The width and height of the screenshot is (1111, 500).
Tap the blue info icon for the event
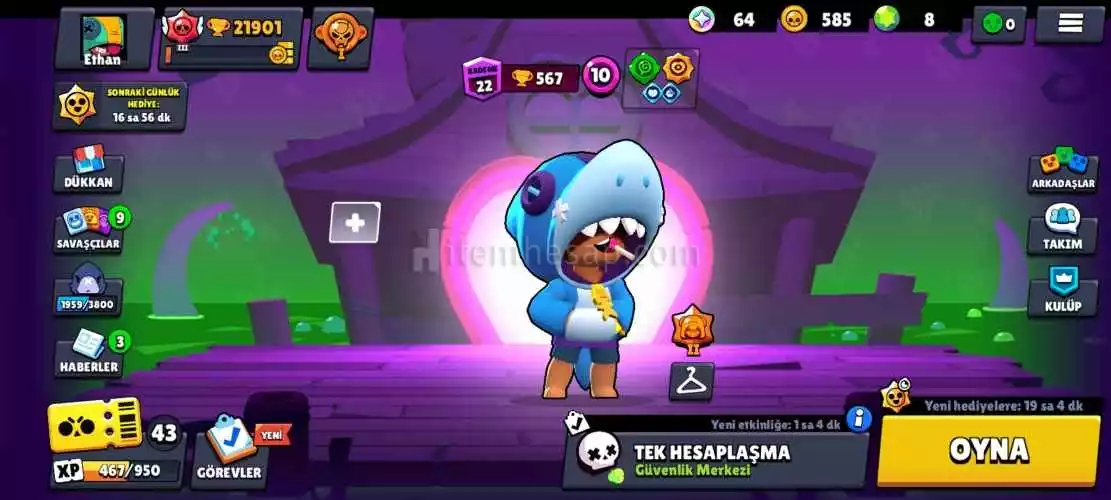858,418
